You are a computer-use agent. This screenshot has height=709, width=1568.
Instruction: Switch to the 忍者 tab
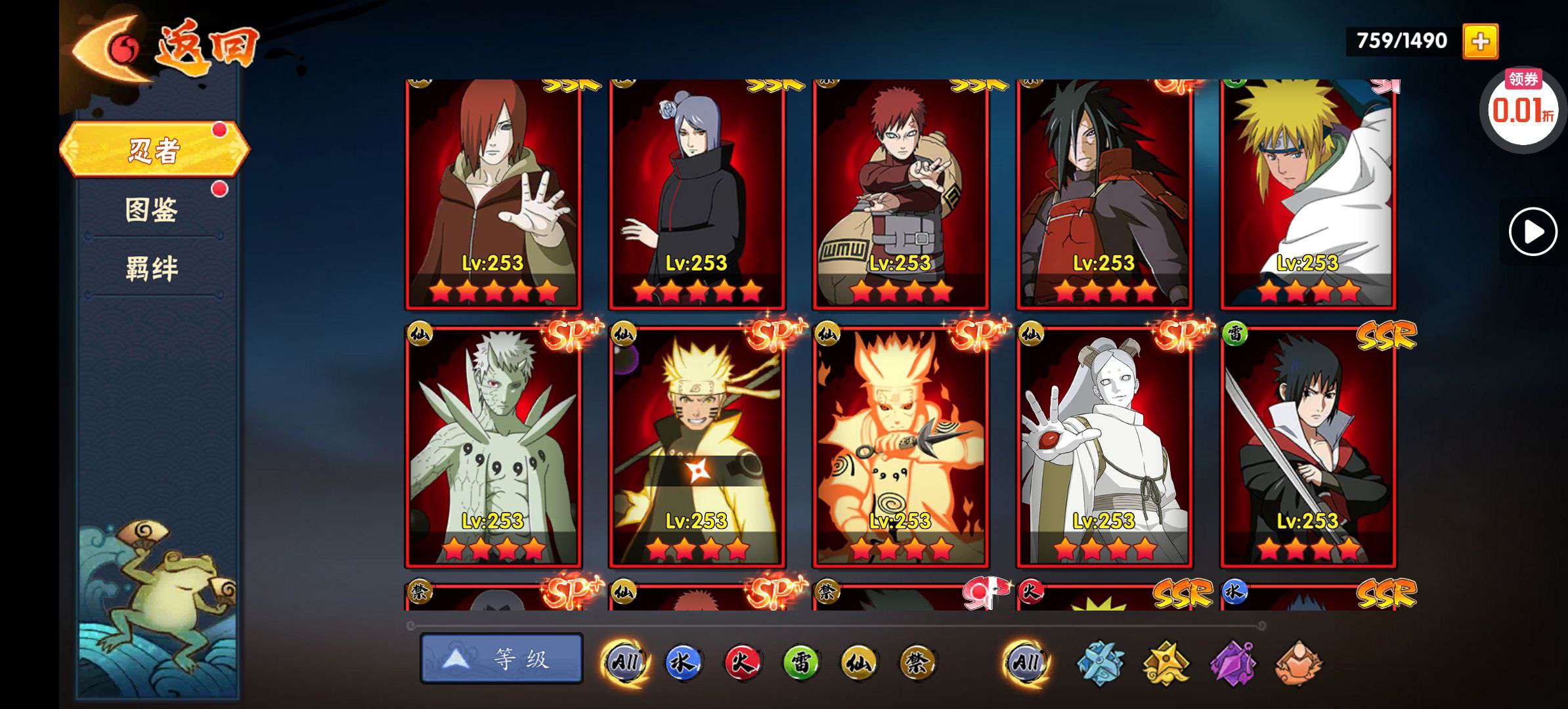(154, 150)
